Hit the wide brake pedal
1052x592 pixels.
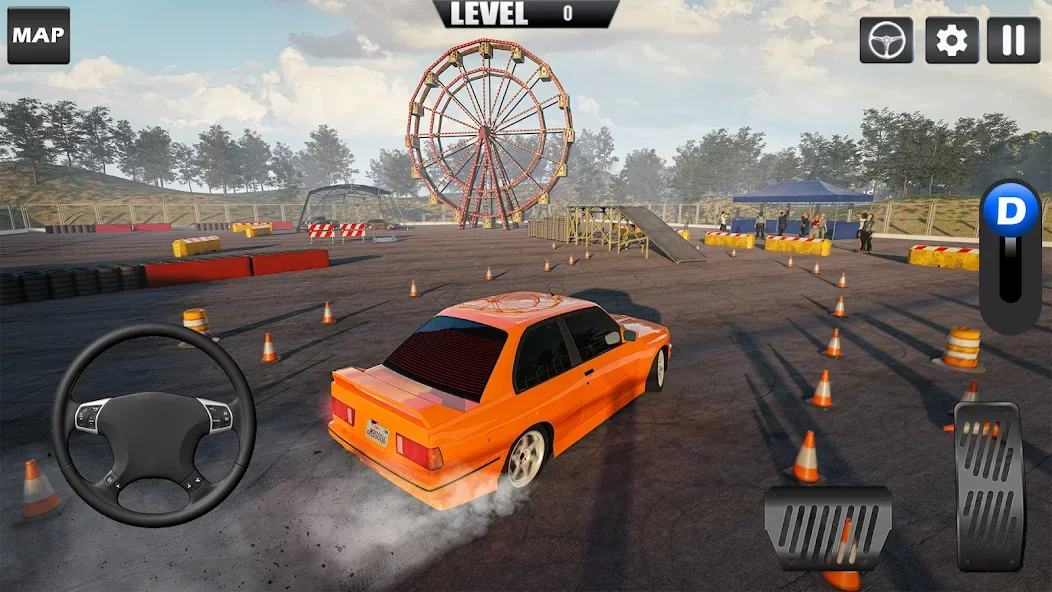click(827, 527)
